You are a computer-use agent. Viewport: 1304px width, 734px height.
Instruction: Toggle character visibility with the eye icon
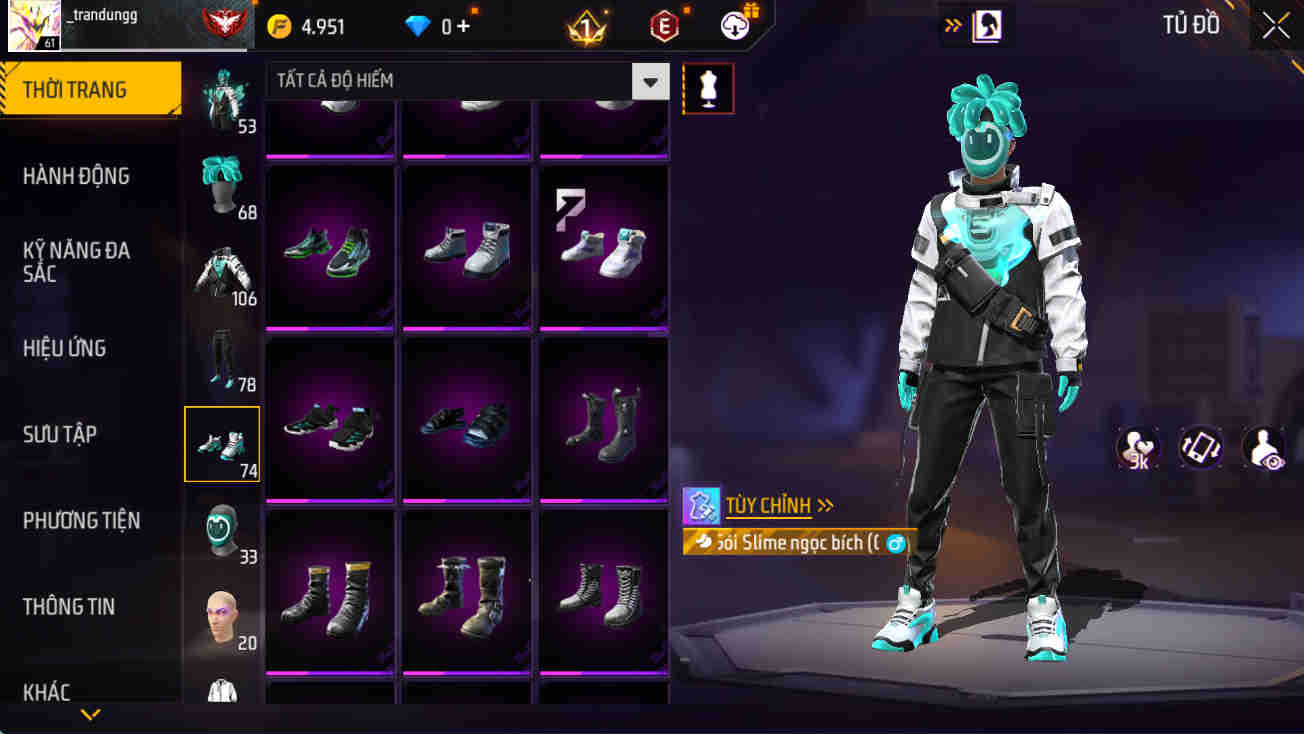pos(1262,447)
